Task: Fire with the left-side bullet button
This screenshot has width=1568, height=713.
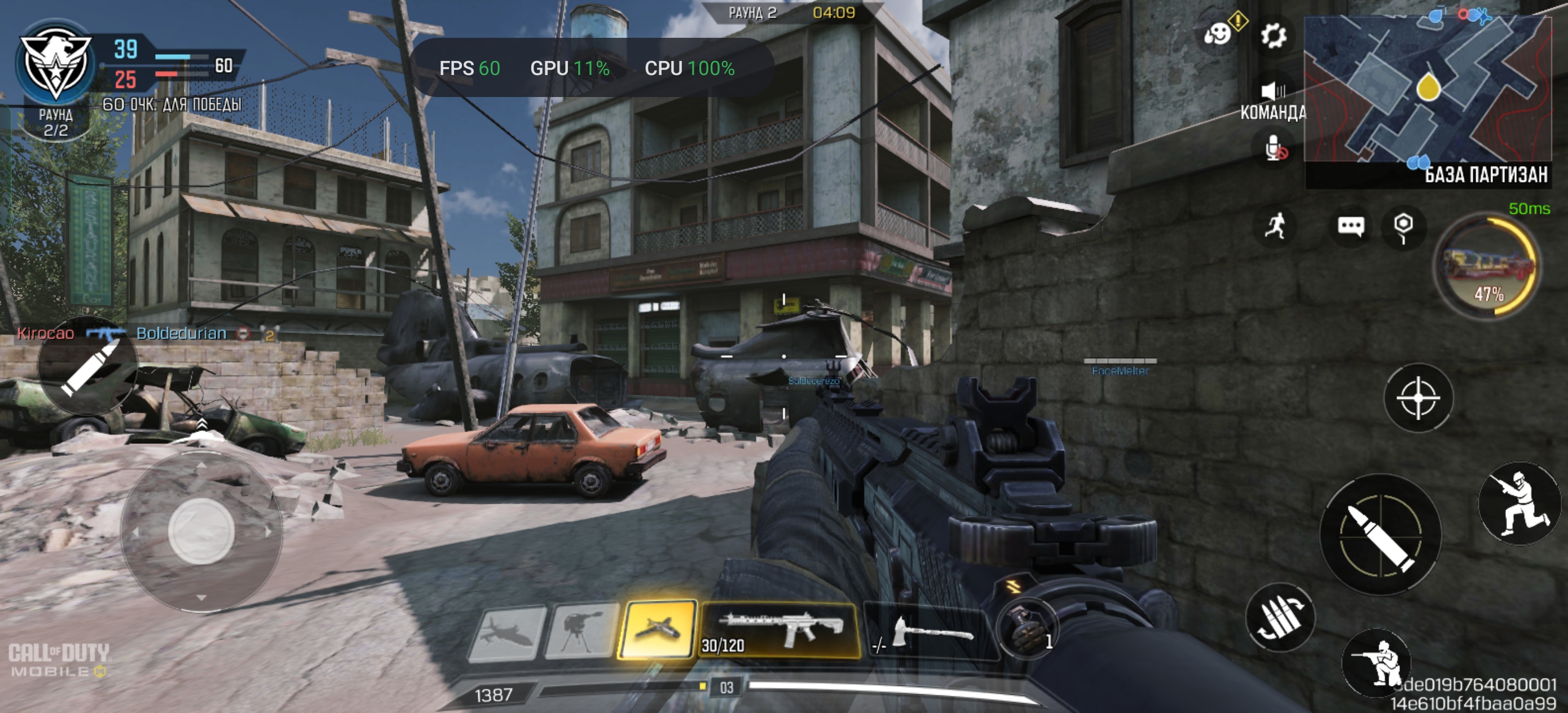Action: [x=87, y=366]
